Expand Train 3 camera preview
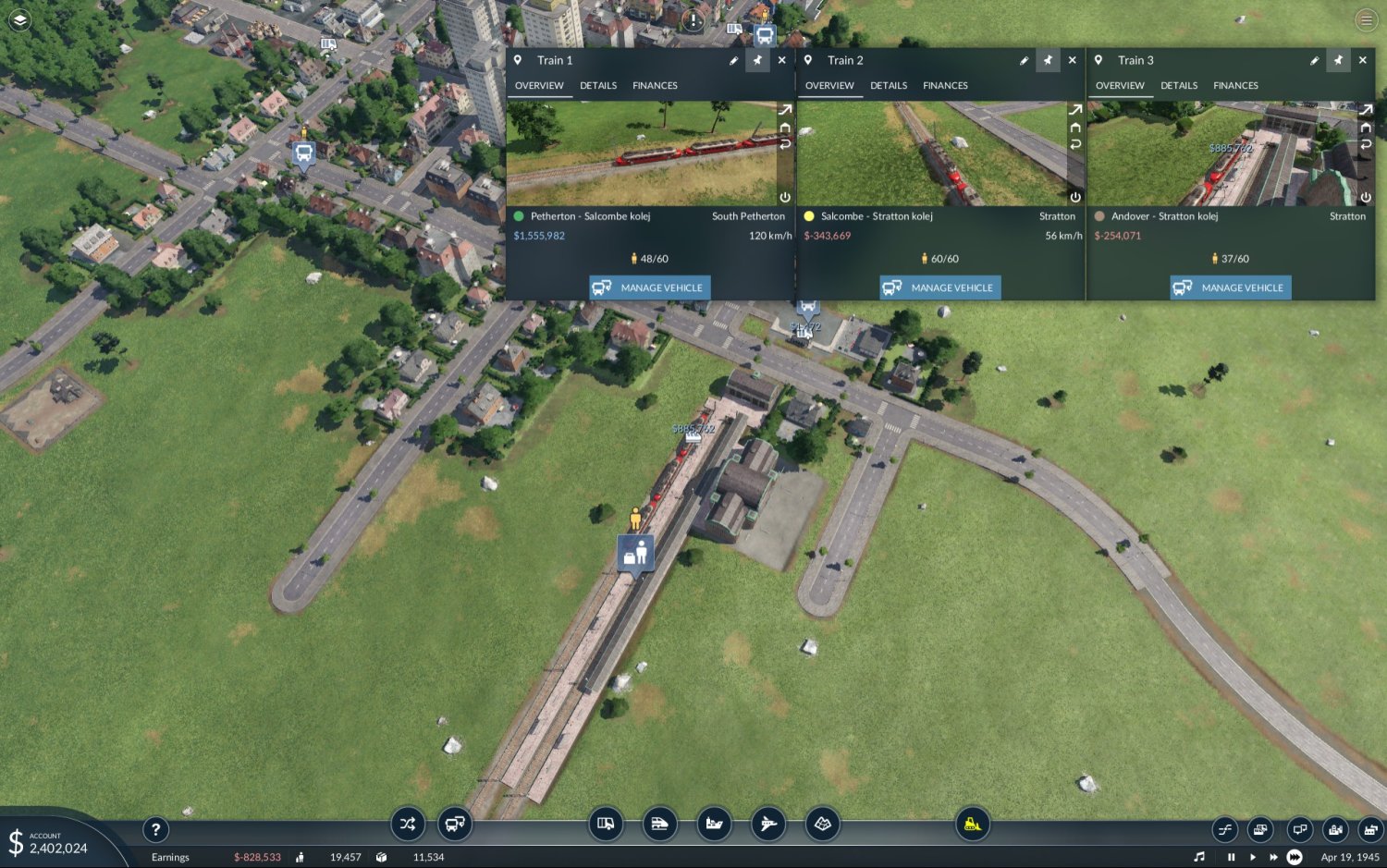The width and height of the screenshot is (1387, 868). point(1366,111)
